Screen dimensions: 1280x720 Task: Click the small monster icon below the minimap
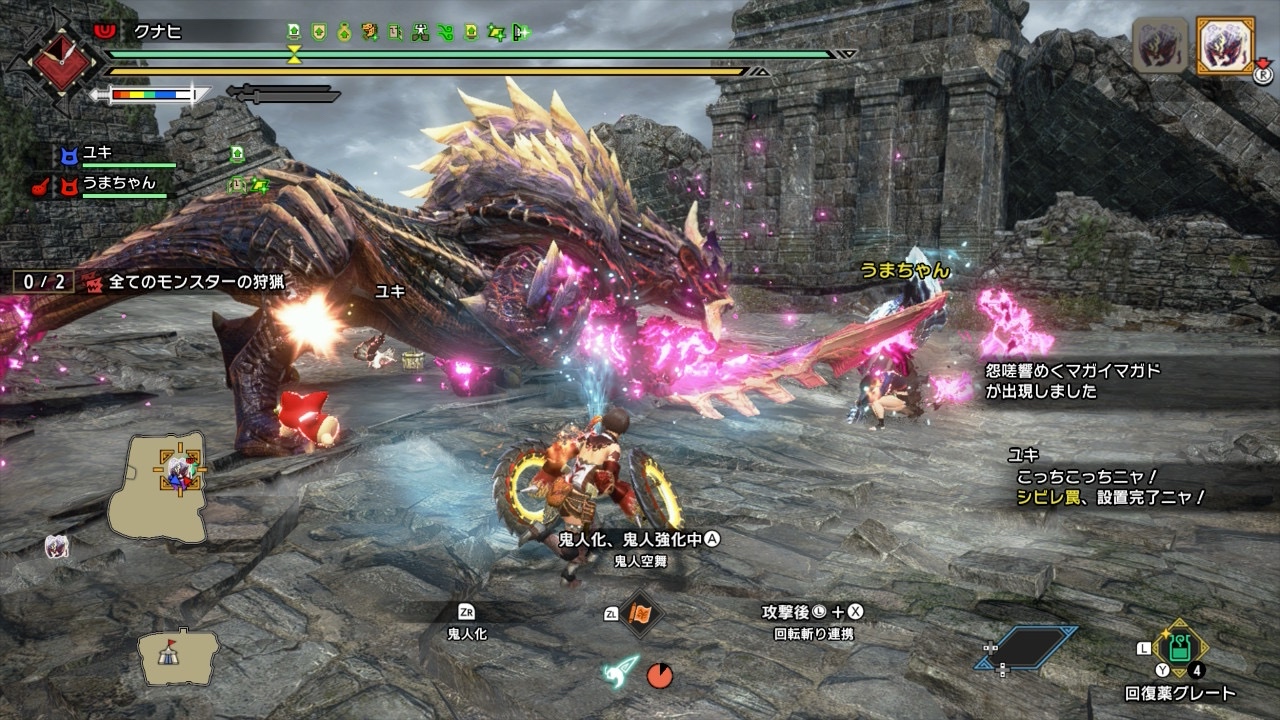(x=57, y=546)
